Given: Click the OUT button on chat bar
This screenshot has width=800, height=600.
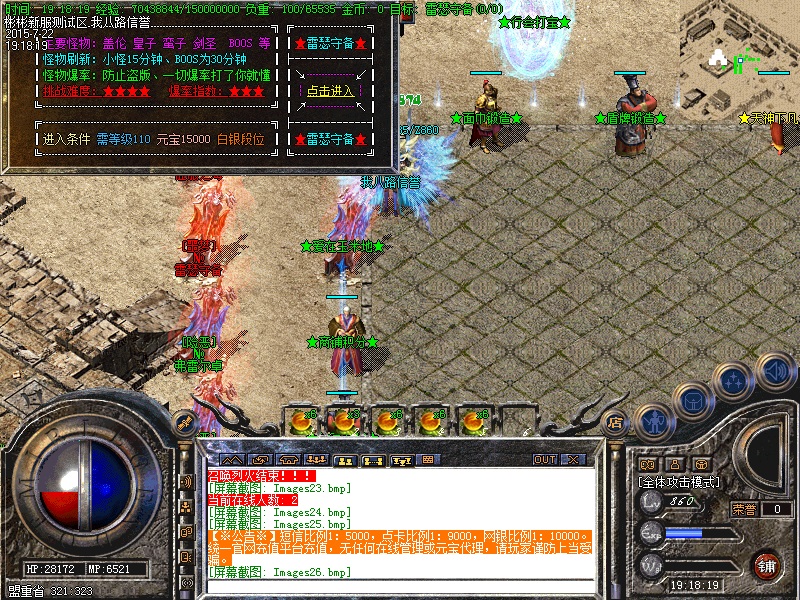Looking at the screenshot, I should pos(544,460).
